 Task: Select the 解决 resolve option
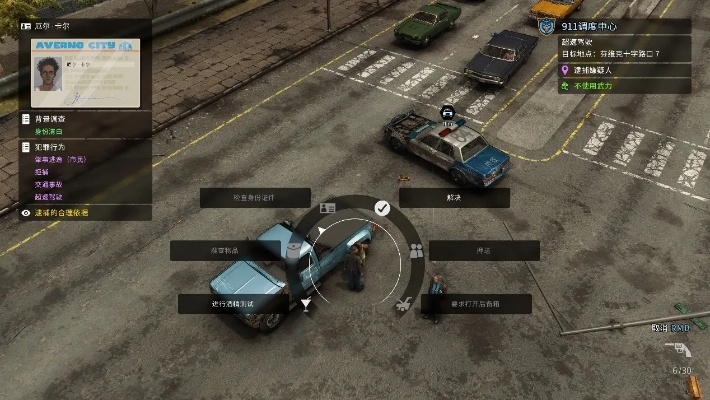click(454, 198)
